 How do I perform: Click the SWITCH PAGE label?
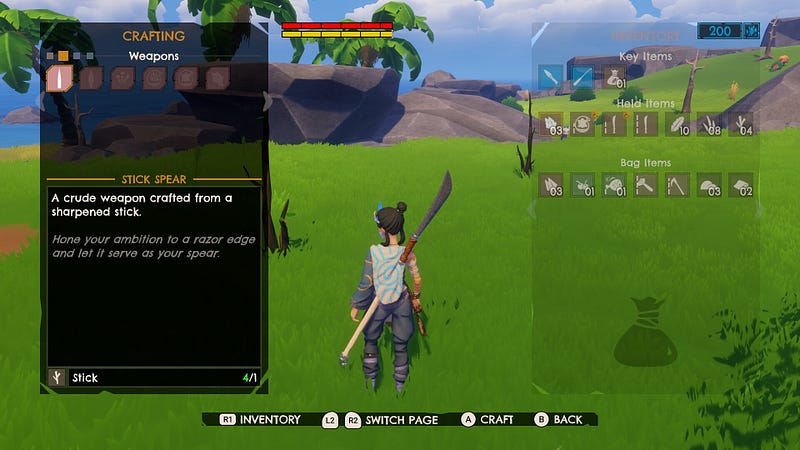tap(401, 420)
